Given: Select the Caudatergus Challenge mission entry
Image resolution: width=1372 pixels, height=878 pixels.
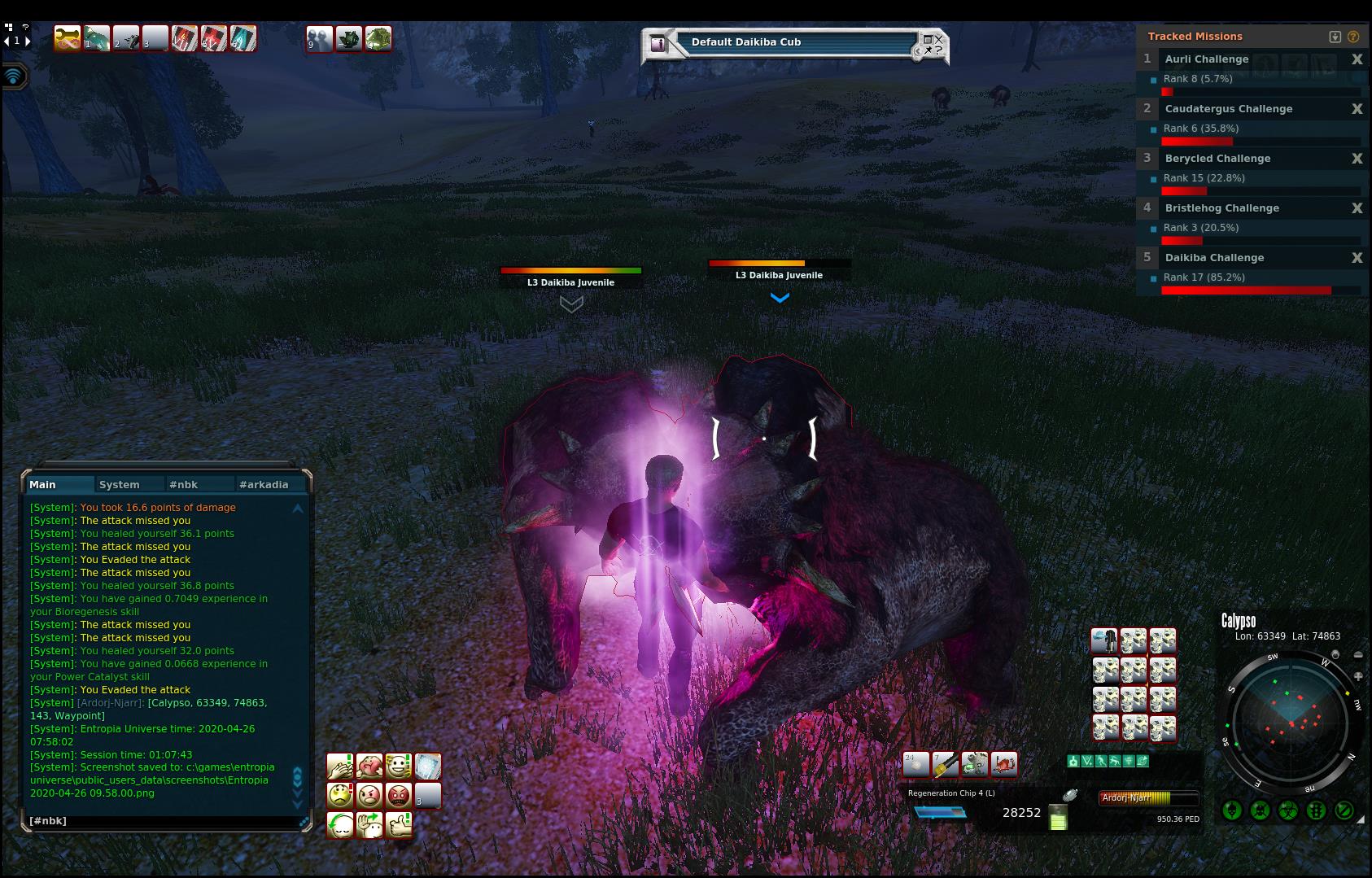Looking at the screenshot, I should 1228,109.
